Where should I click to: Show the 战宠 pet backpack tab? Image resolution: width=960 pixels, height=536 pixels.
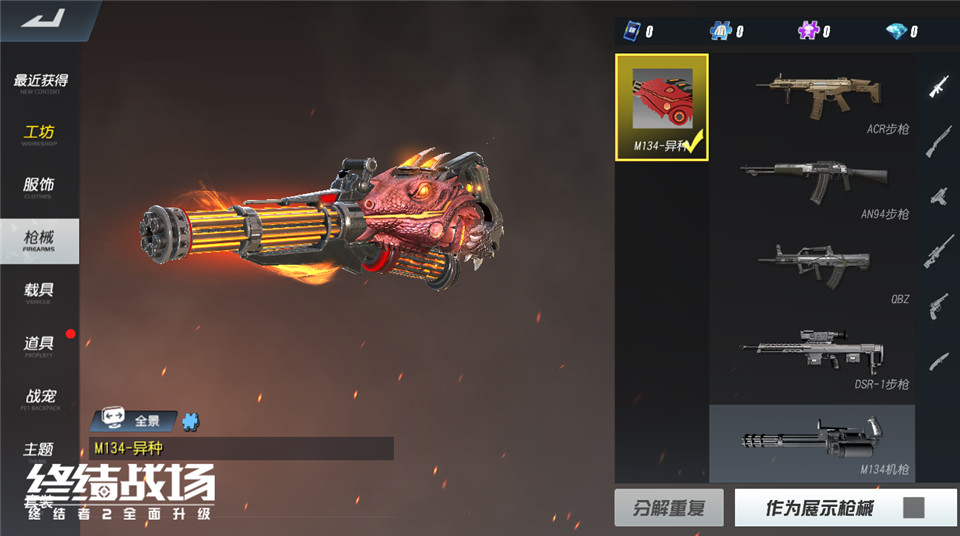[x=40, y=399]
